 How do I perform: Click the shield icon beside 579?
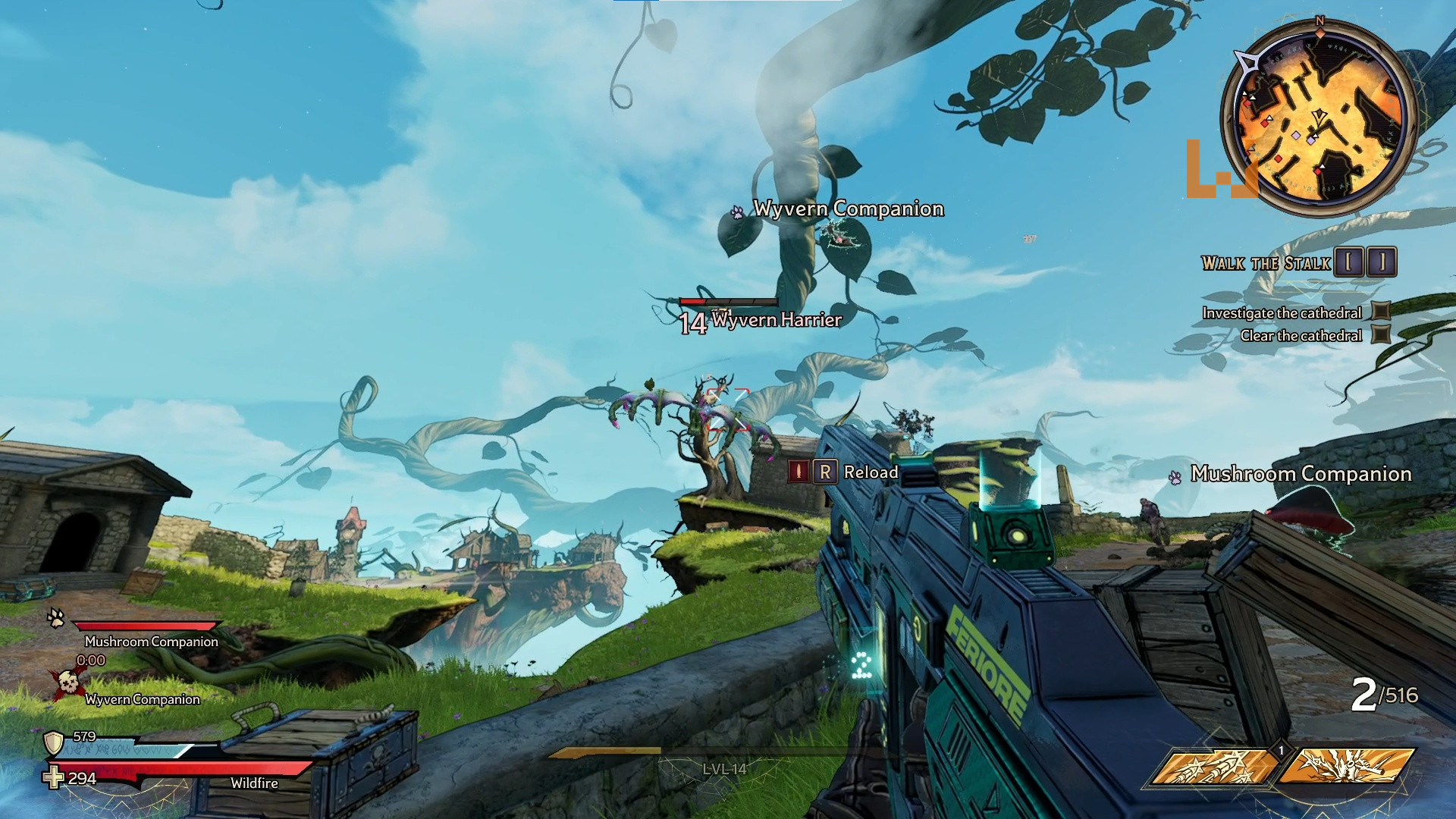click(x=54, y=742)
